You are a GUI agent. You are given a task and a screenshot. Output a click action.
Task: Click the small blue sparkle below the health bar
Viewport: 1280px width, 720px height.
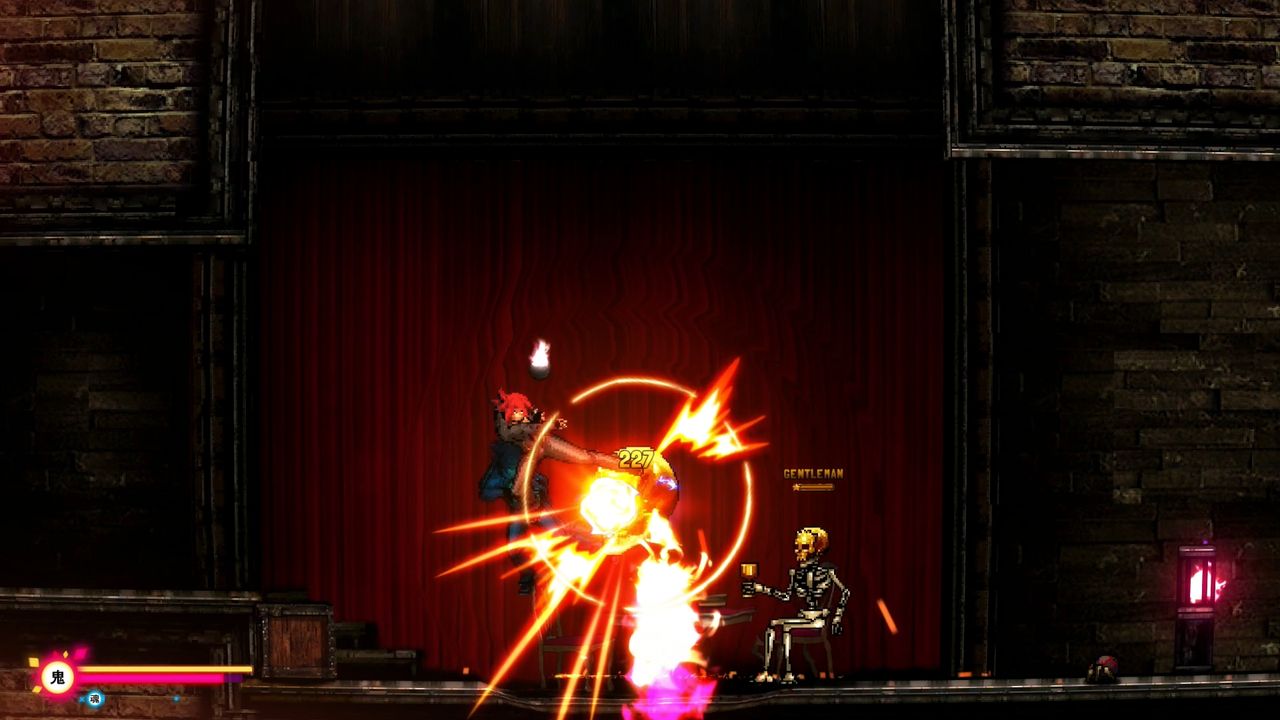[176, 698]
